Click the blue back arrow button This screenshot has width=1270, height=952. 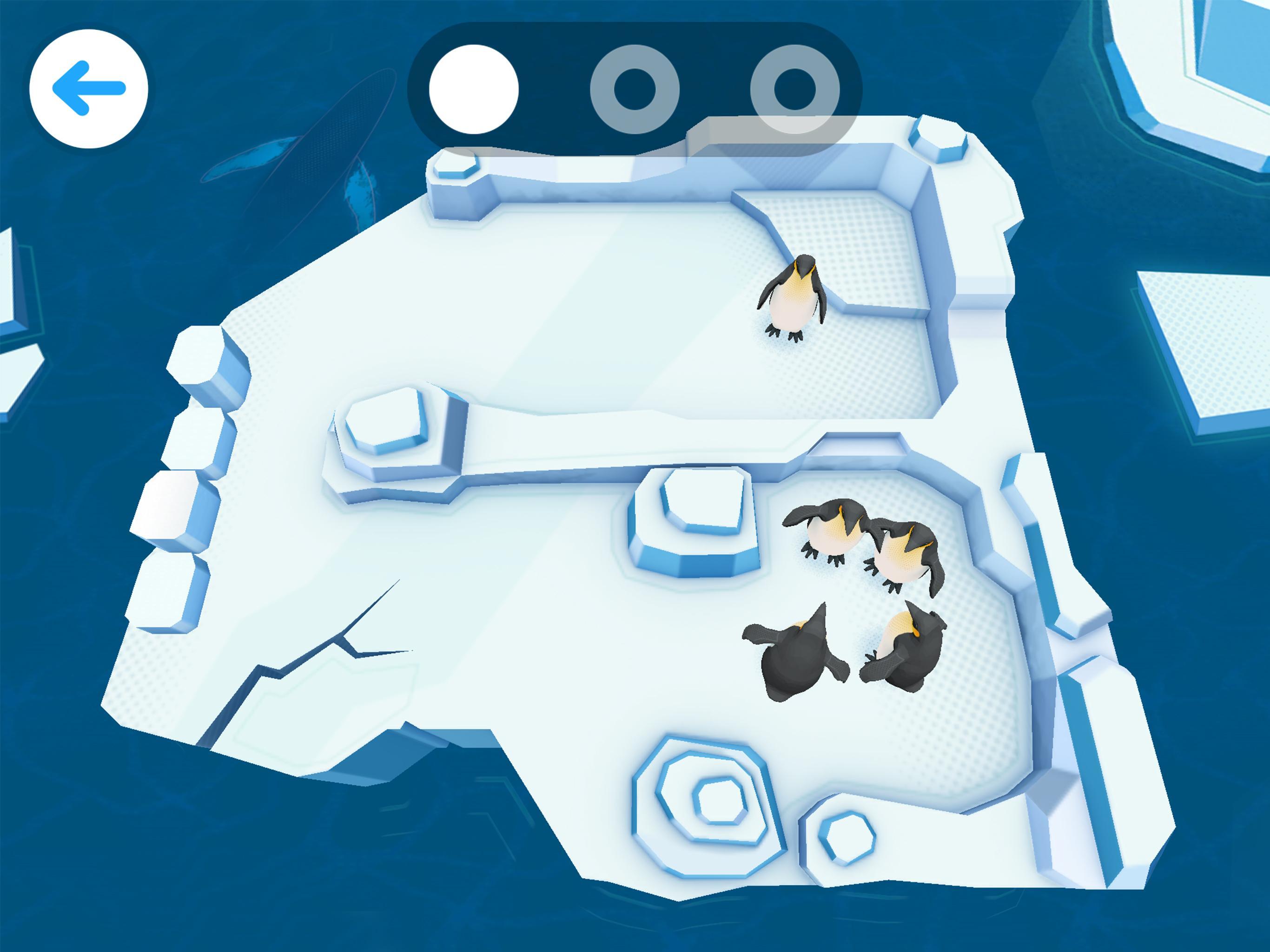pyautogui.click(x=89, y=87)
